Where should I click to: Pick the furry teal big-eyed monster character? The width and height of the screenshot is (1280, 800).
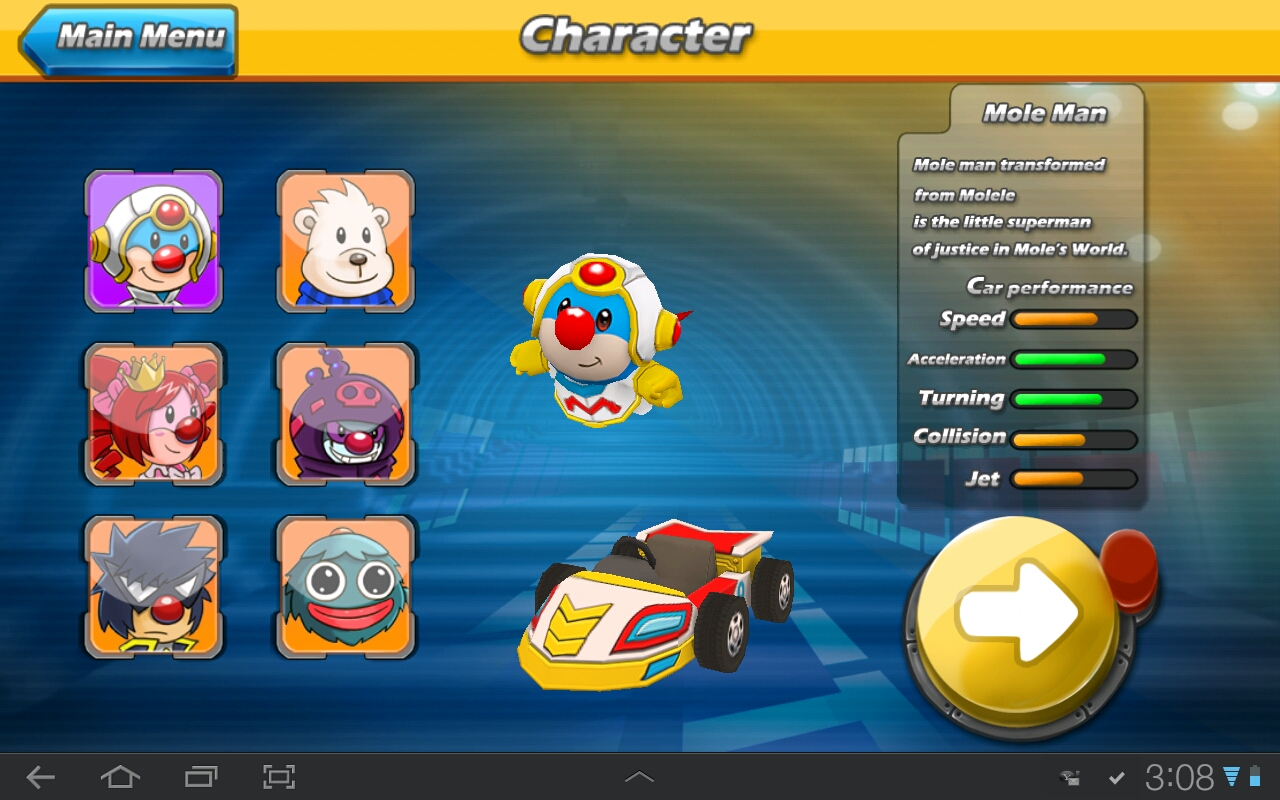tap(346, 586)
